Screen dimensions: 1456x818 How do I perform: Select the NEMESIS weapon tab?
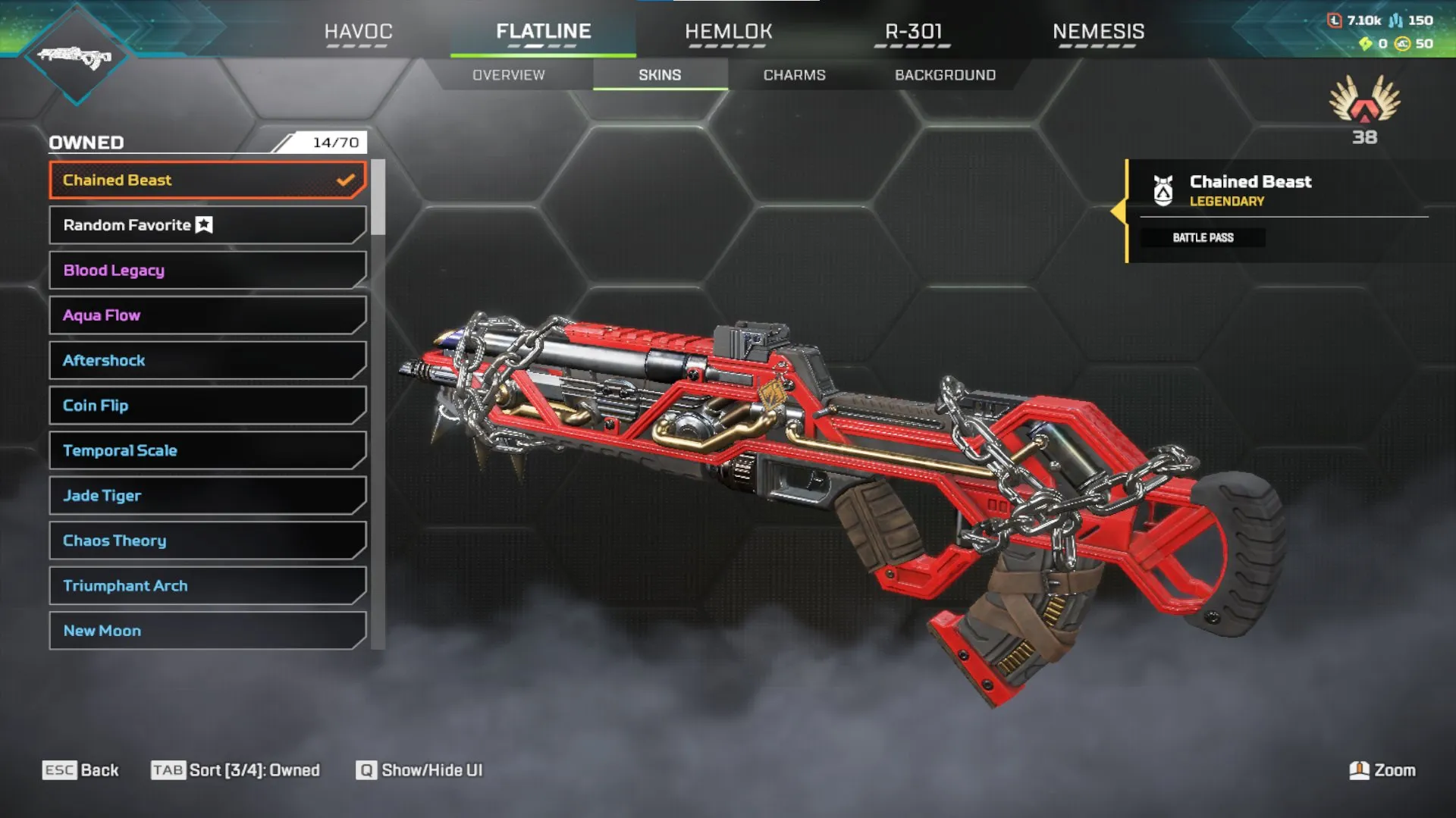[x=1099, y=32]
